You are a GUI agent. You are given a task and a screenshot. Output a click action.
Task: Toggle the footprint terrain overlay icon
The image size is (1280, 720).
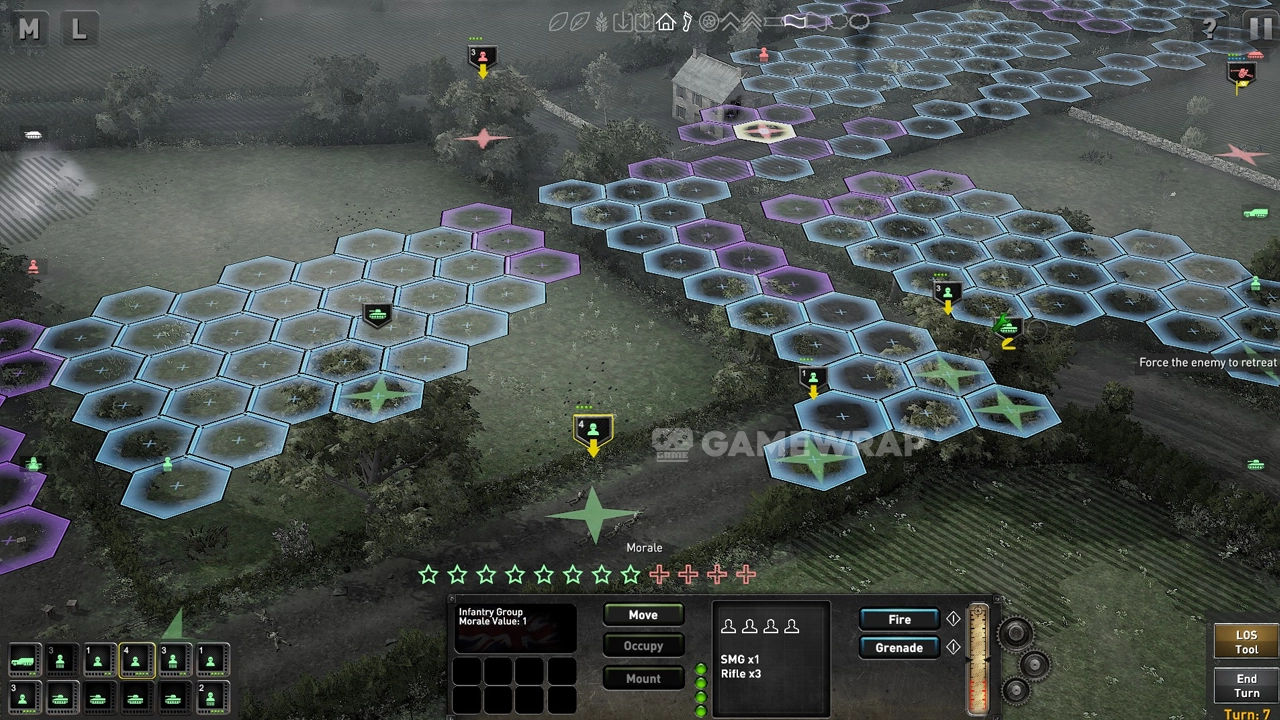(x=687, y=22)
